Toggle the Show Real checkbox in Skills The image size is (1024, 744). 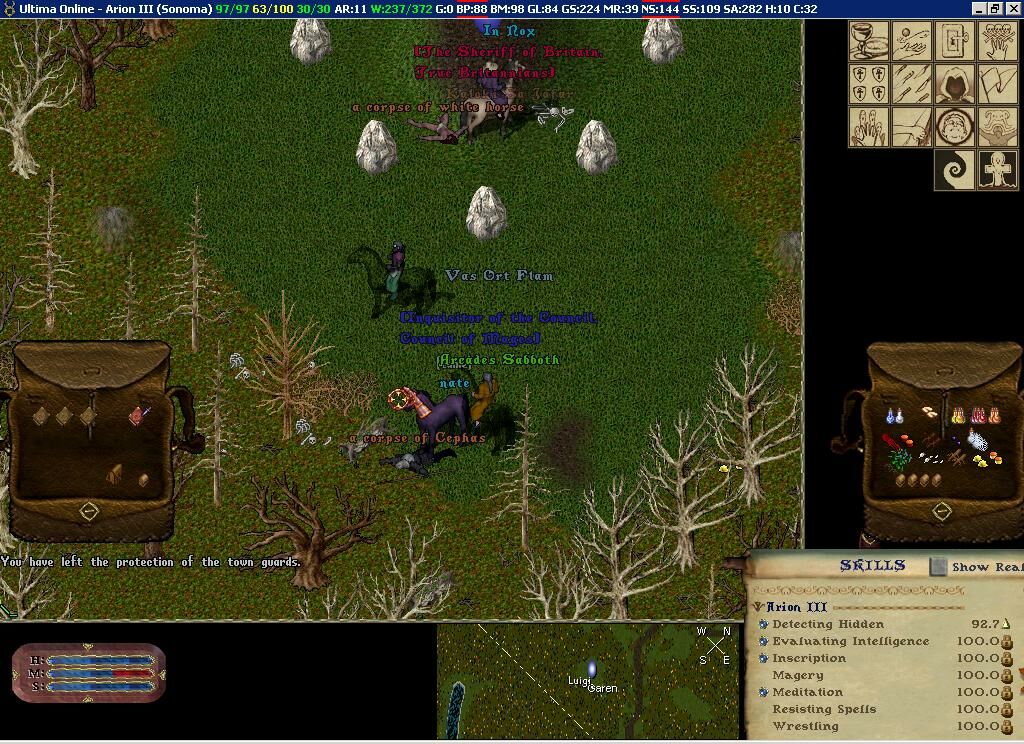[938, 566]
